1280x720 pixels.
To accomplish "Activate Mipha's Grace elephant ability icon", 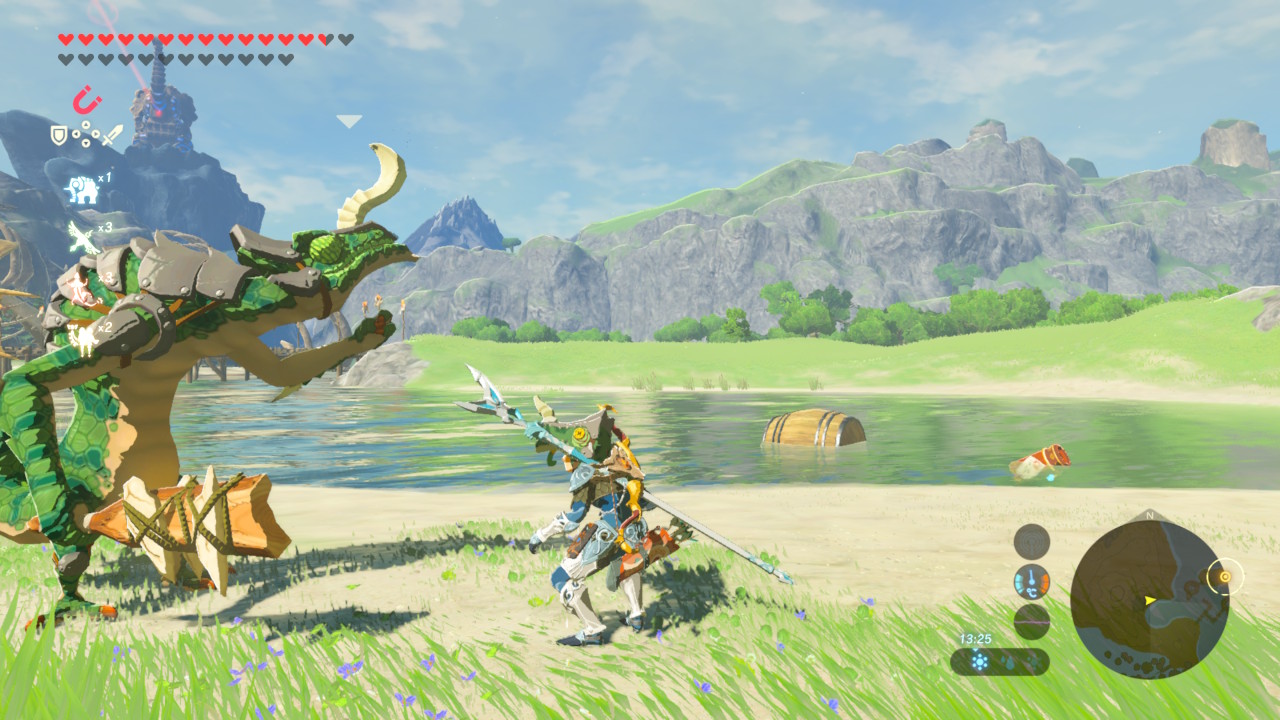I will click(82, 189).
